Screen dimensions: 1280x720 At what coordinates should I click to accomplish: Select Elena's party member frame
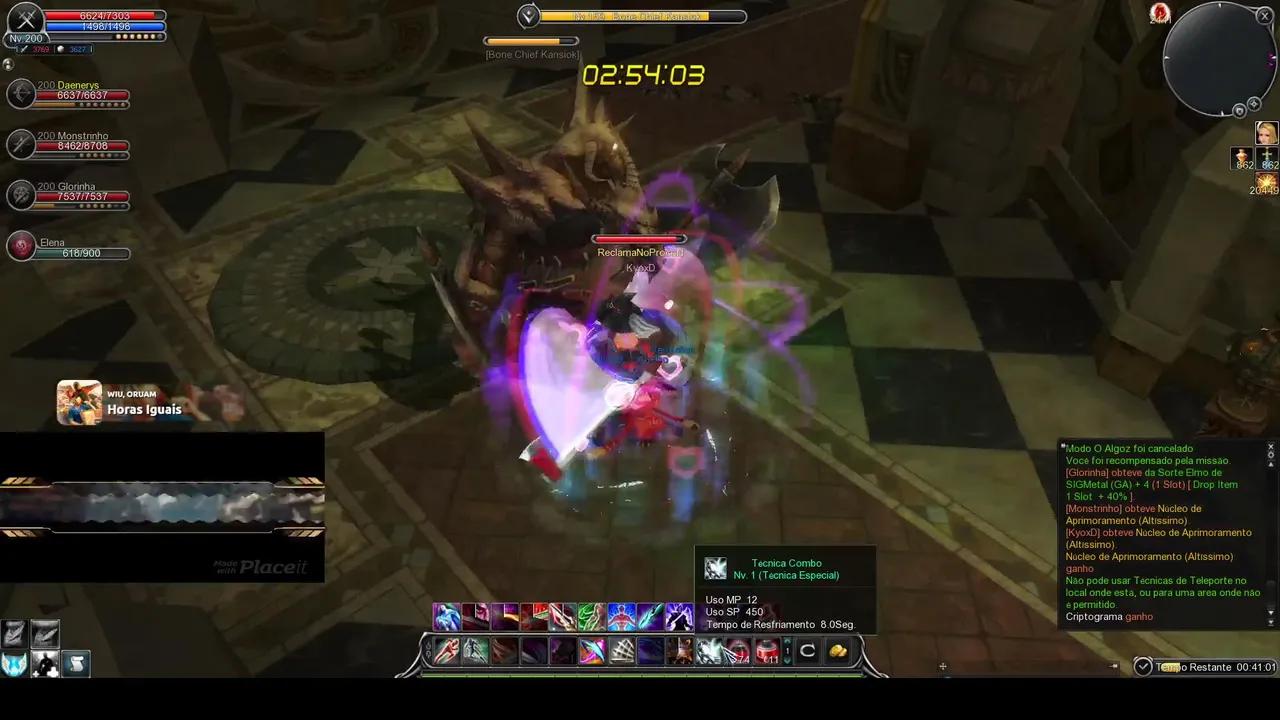pyautogui.click(x=68, y=247)
